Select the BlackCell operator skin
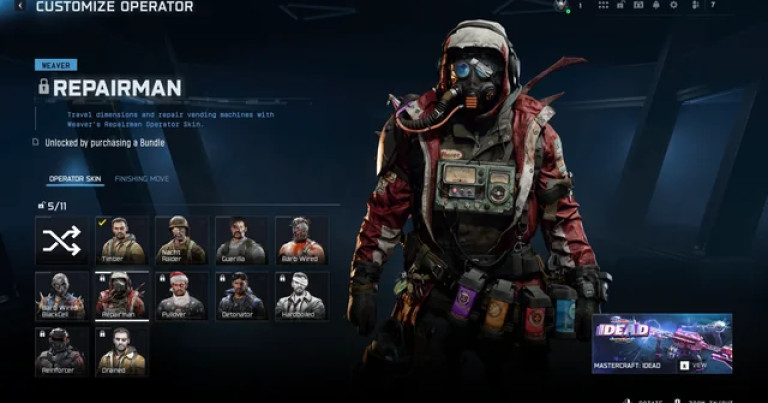Screen dimensions: 768x403 (x=62, y=296)
